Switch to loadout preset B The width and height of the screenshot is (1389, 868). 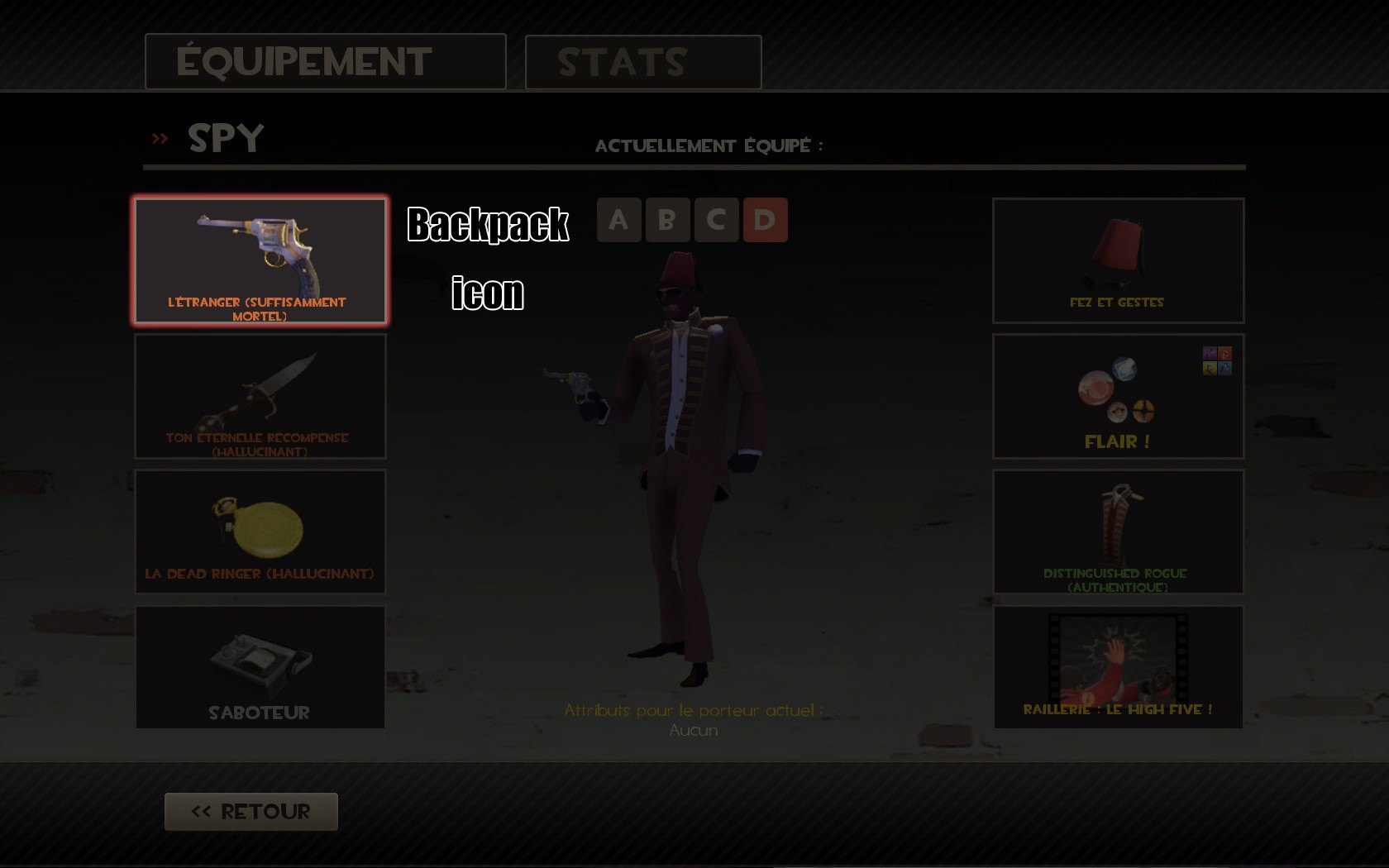coord(667,220)
